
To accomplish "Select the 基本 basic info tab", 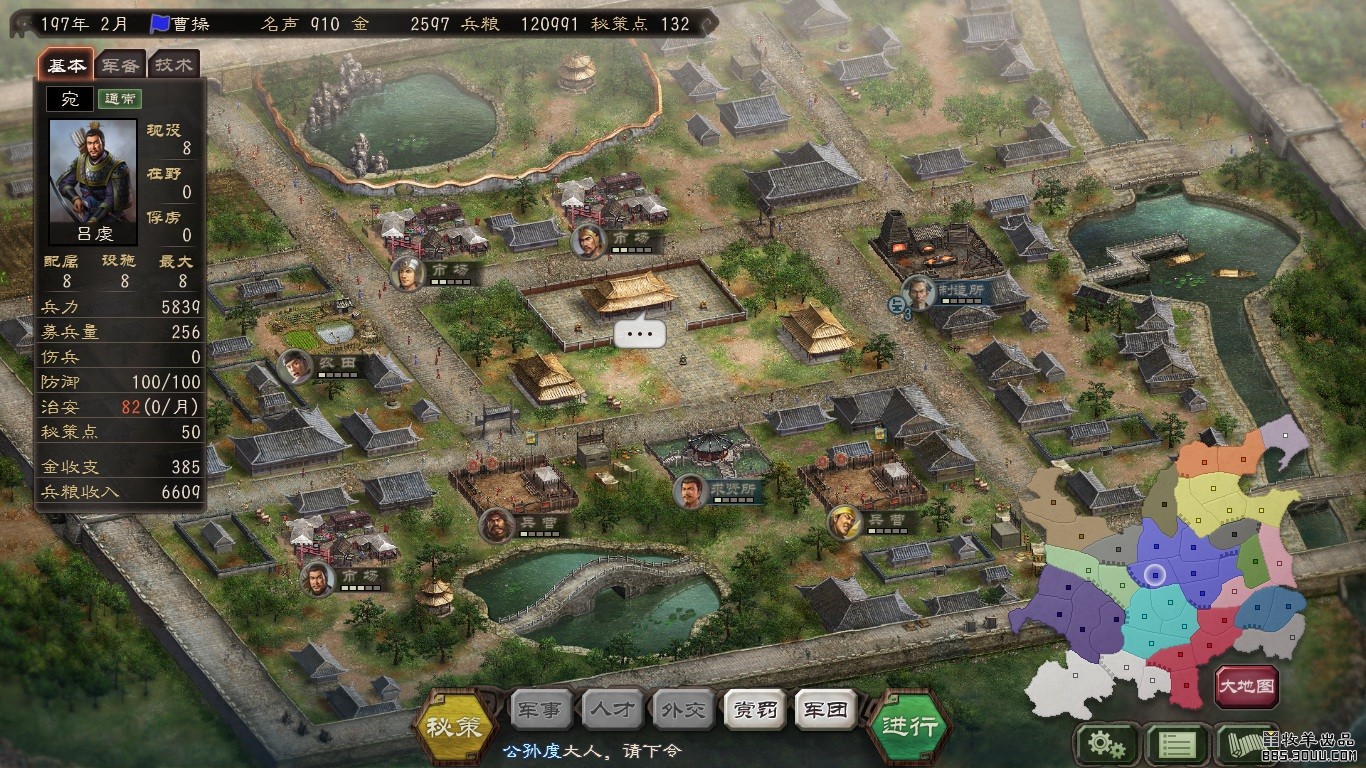I will 67,66.
